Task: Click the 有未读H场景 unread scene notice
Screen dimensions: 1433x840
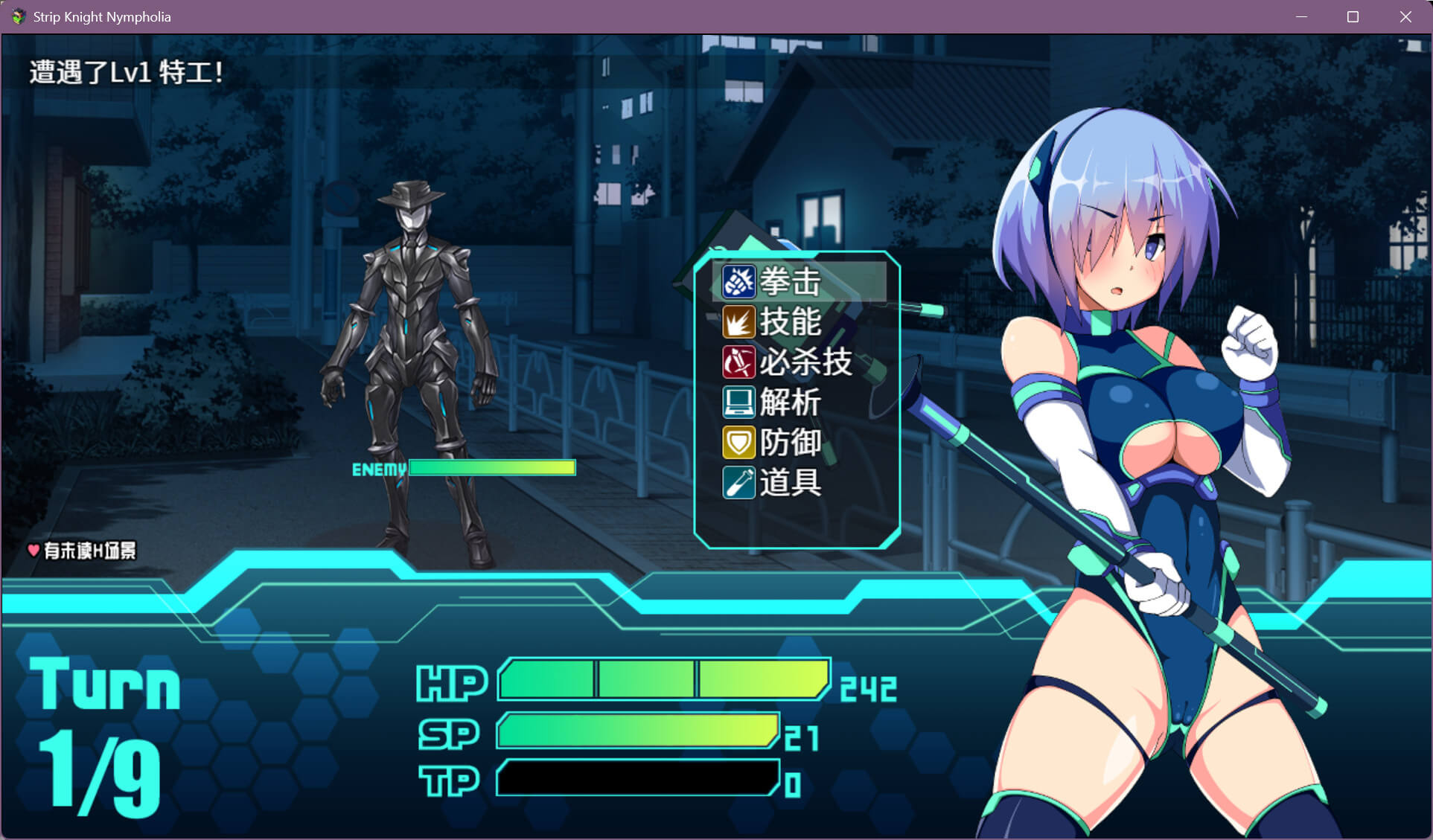Action: [83, 551]
